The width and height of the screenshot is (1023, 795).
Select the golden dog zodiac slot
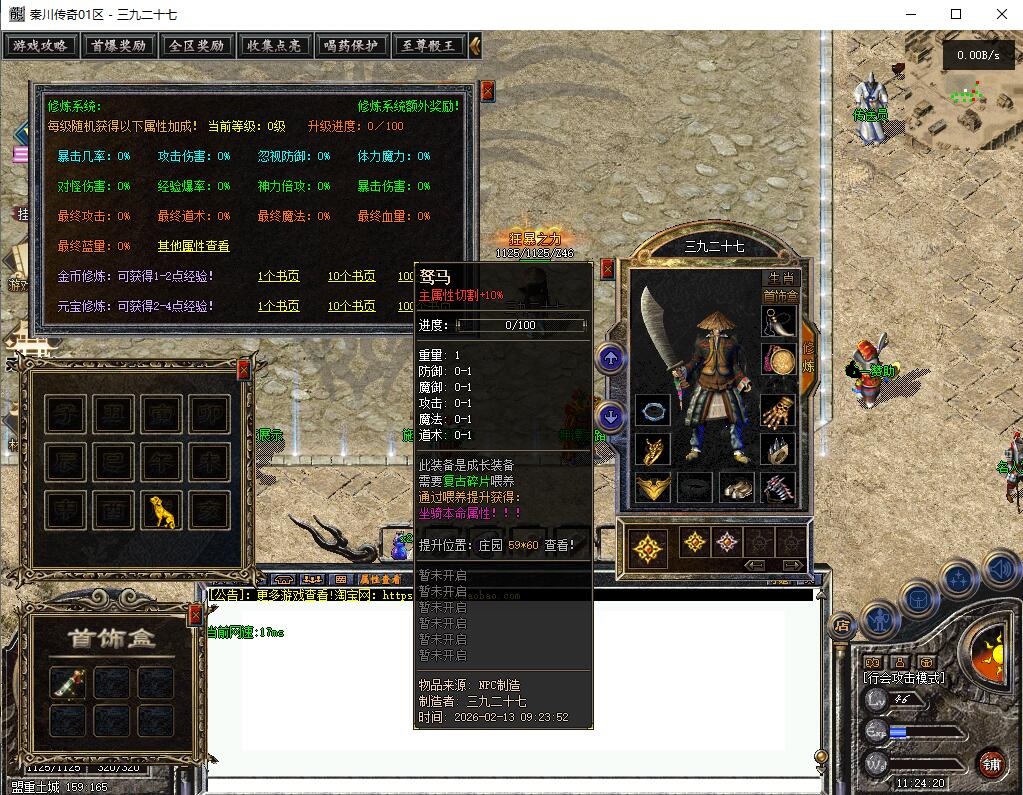point(161,511)
